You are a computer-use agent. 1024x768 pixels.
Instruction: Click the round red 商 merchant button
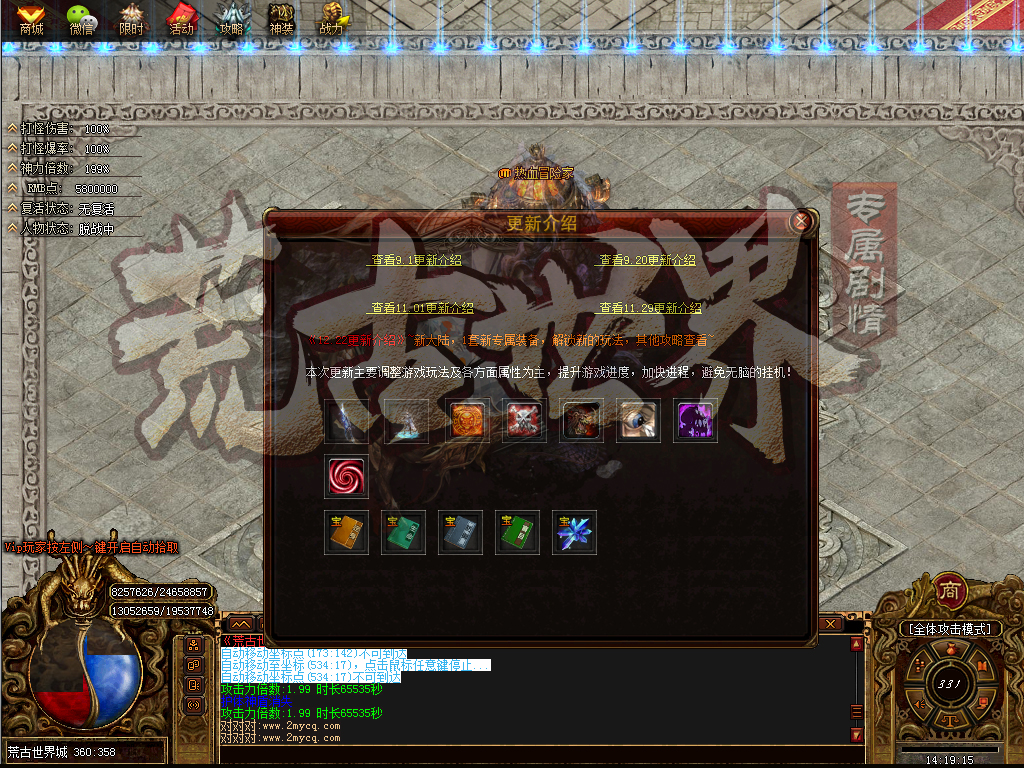[x=950, y=593]
